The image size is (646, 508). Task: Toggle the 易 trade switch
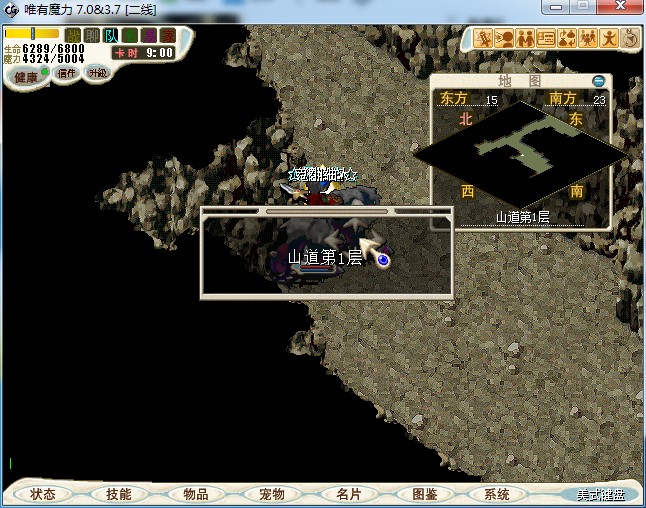pyautogui.click(x=147, y=36)
